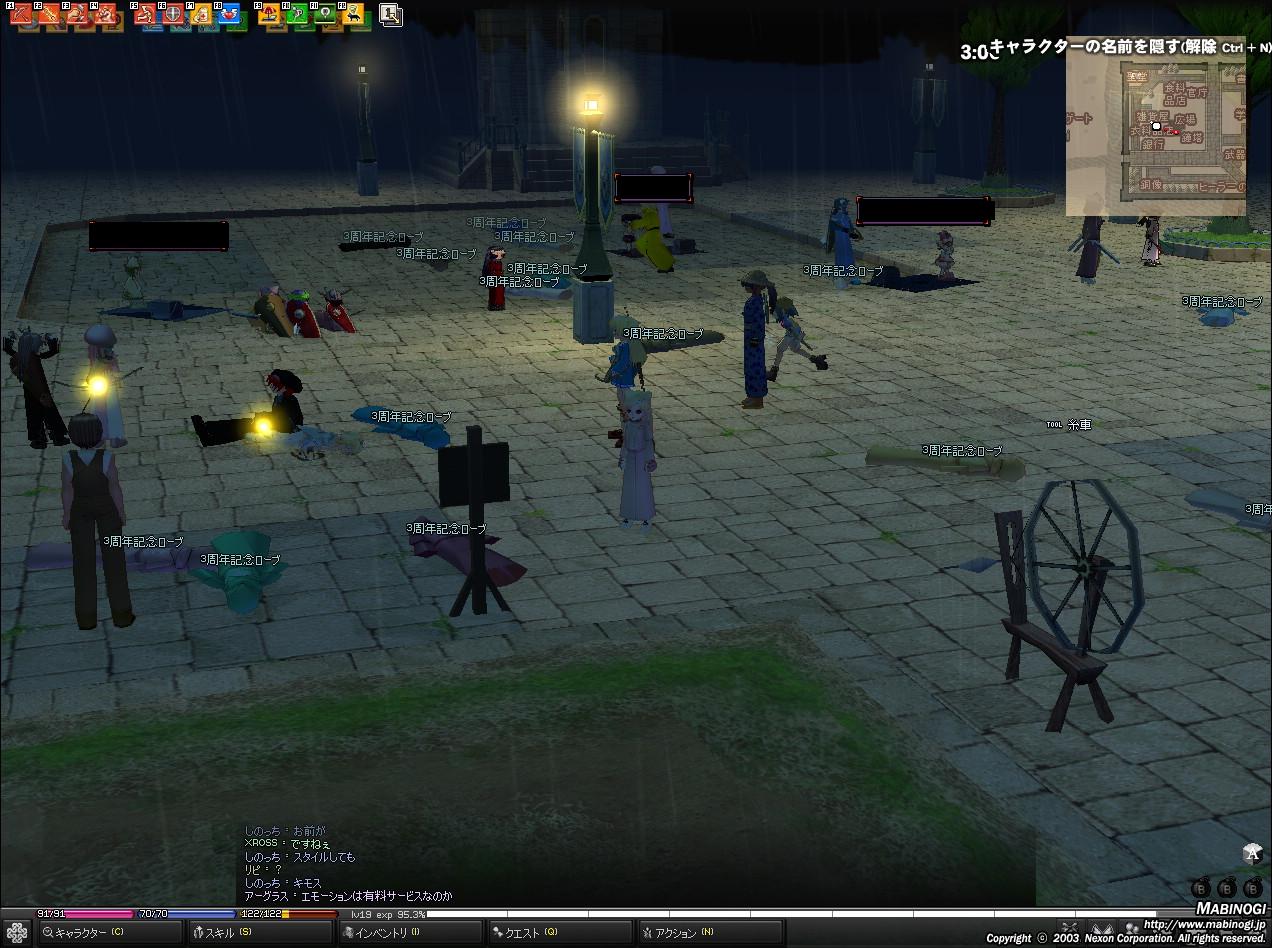Click the crossed swords icon on bottom bar
This screenshot has width=1272, height=948.
click(x=1069, y=928)
